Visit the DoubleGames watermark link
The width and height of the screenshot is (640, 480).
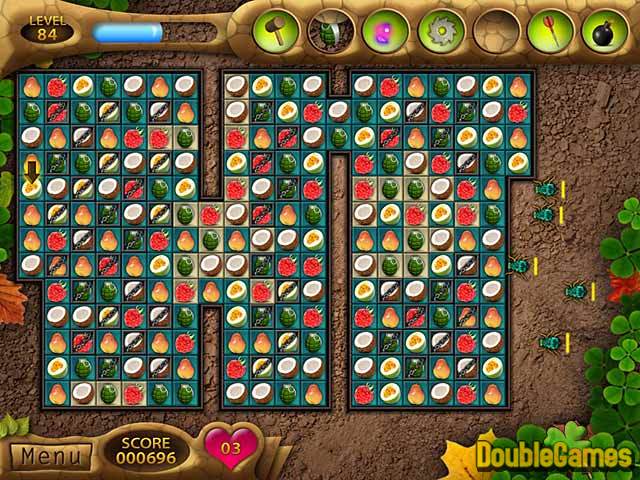click(553, 456)
